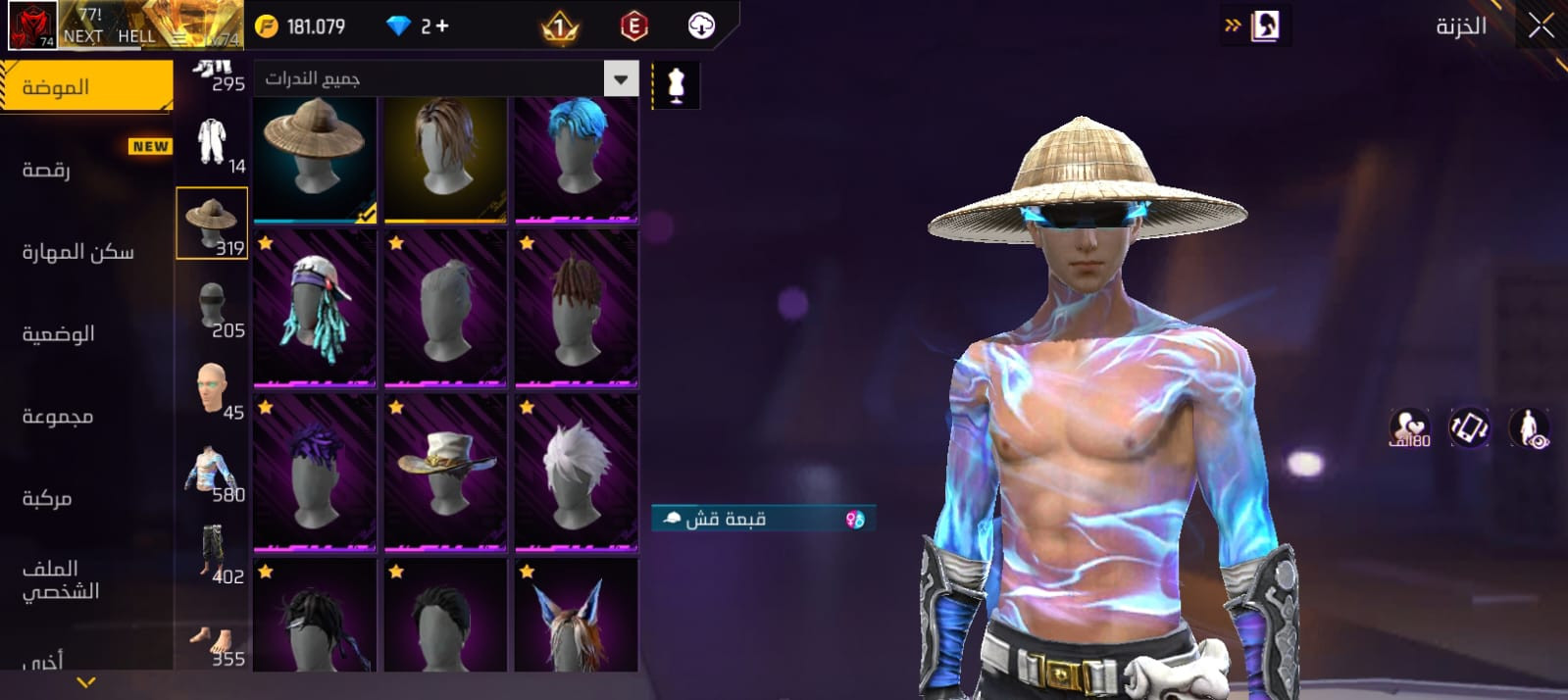Select the blue hair item tile
The image size is (1568, 700).
pos(577,159)
